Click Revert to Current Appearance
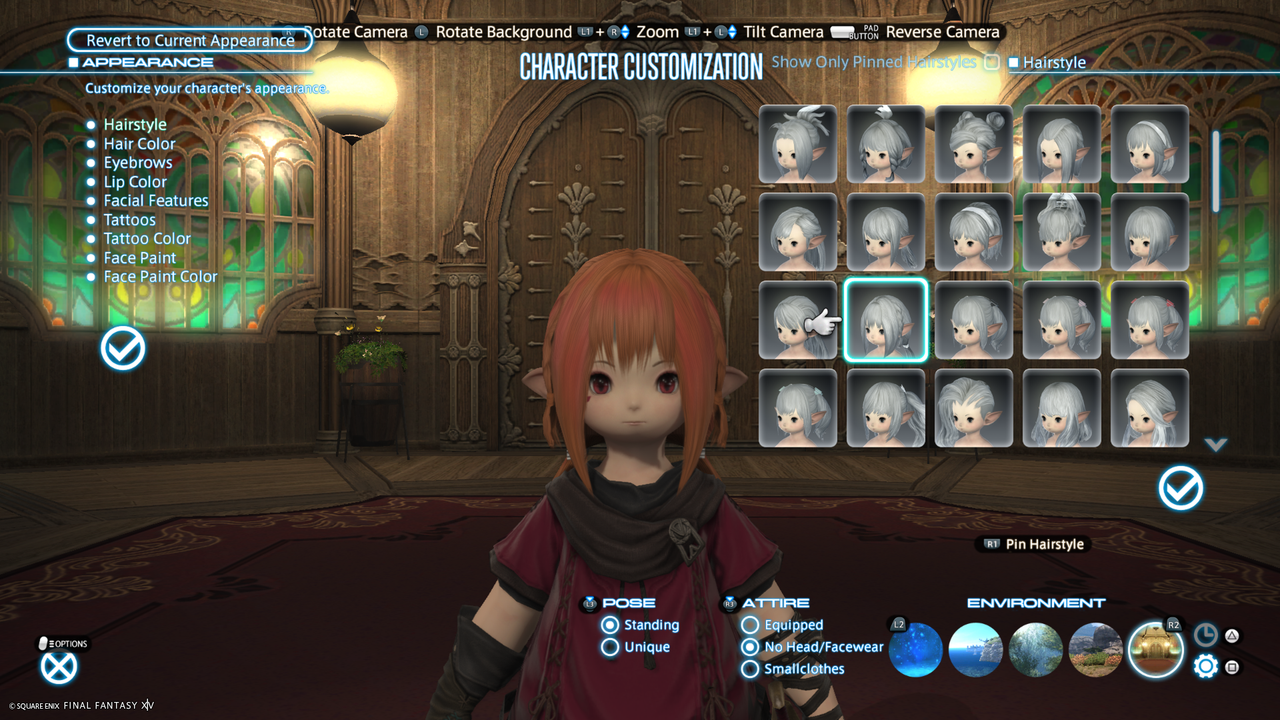The image size is (1280, 720). [x=188, y=40]
